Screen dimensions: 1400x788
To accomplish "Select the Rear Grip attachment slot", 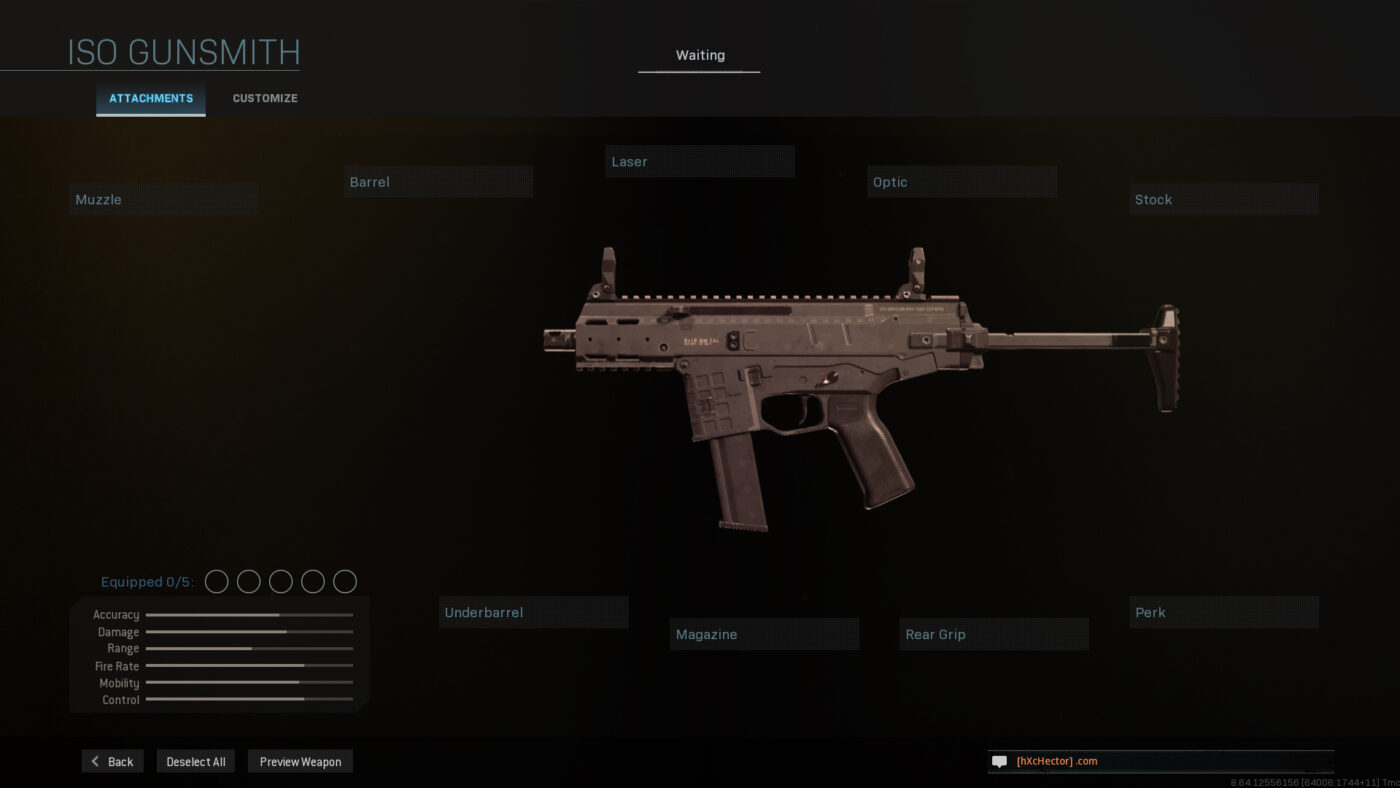I will (994, 634).
